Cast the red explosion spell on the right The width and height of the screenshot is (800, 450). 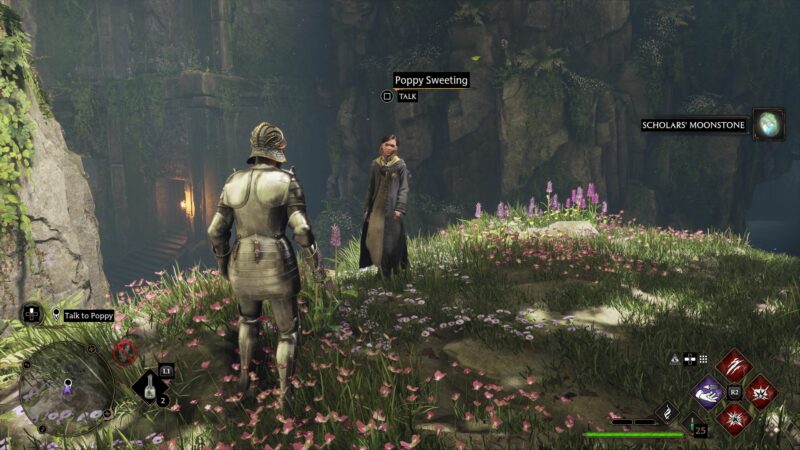point(761,391)
